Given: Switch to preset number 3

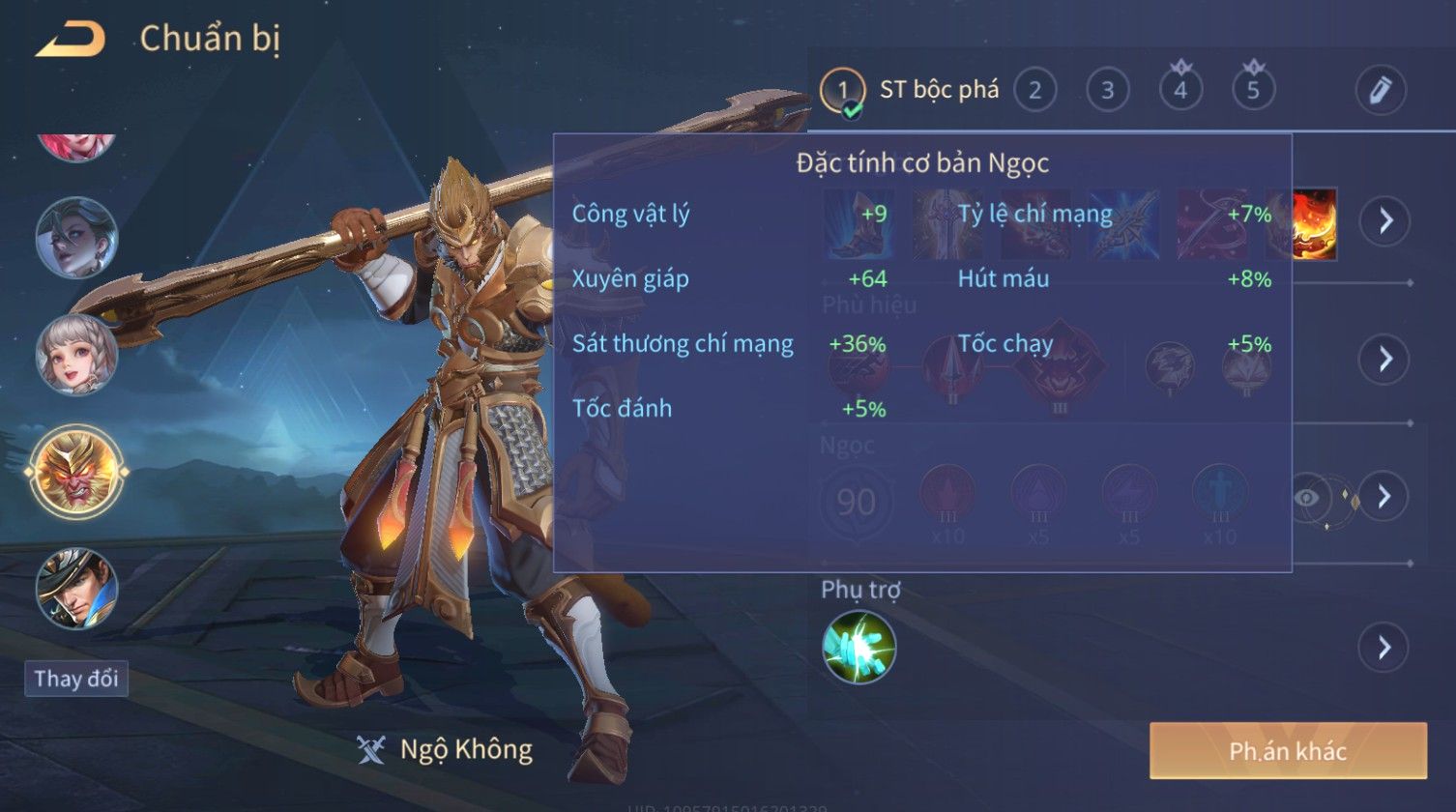Looking at the screenshot, I should (x=1107, y=91).
